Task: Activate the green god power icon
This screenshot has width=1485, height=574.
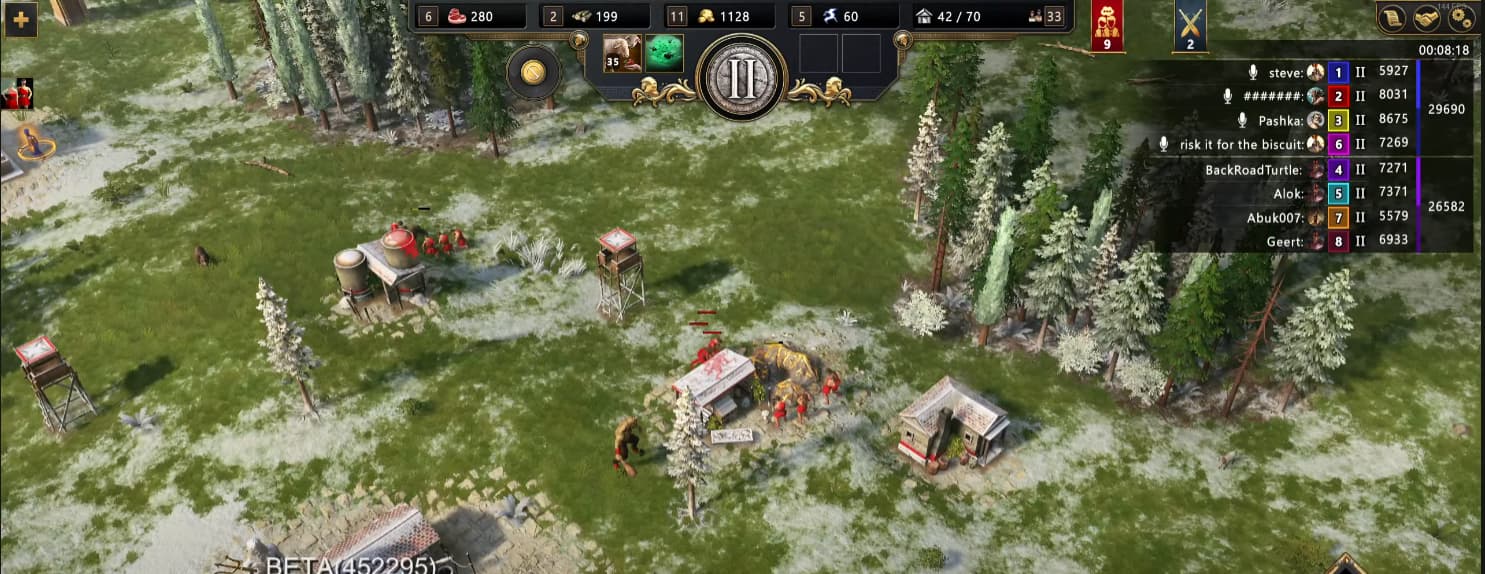Action: coord(663,54)
